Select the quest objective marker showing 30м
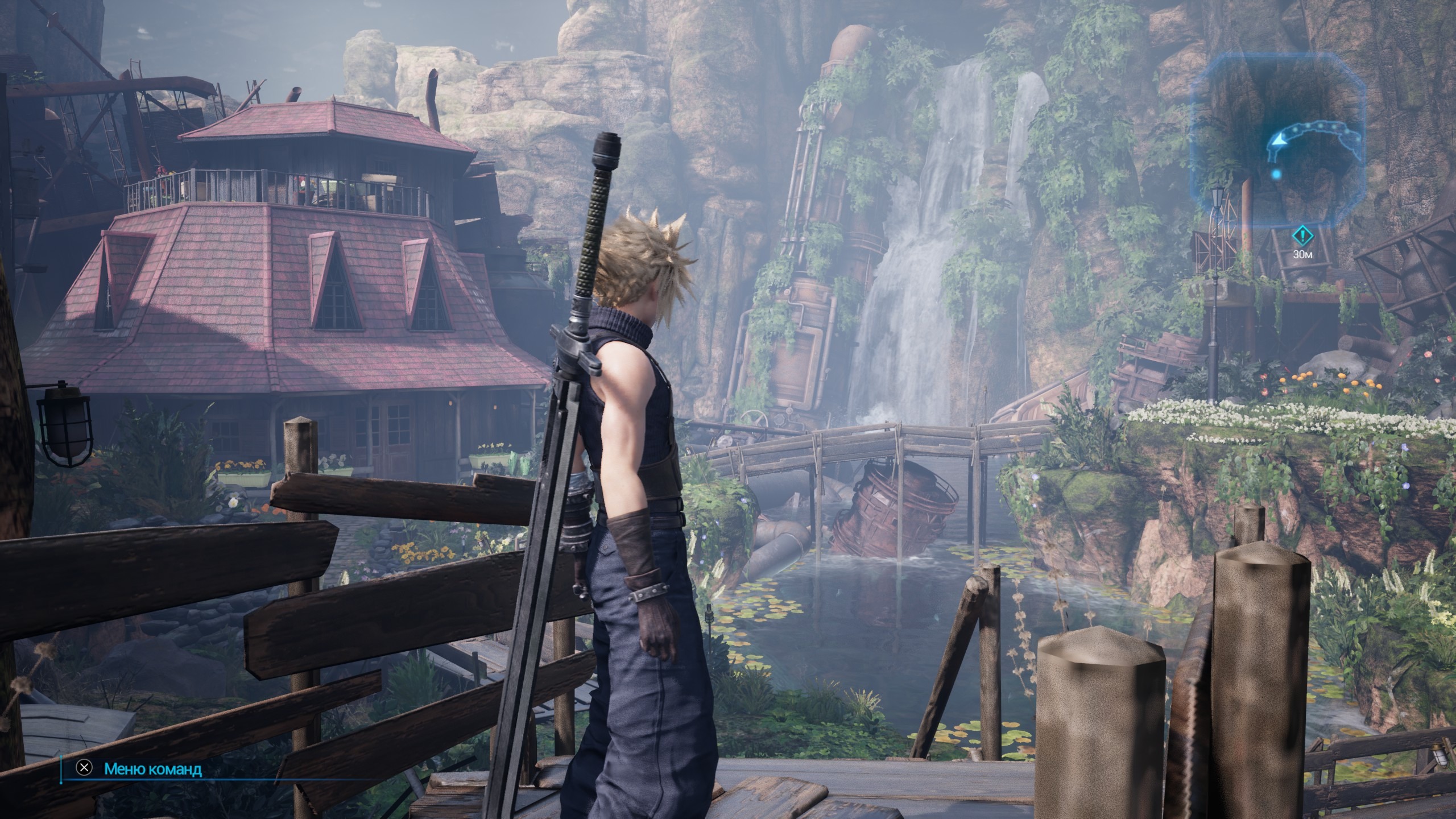Viewport: 1456px width, 819px height. click(1303, 235)
